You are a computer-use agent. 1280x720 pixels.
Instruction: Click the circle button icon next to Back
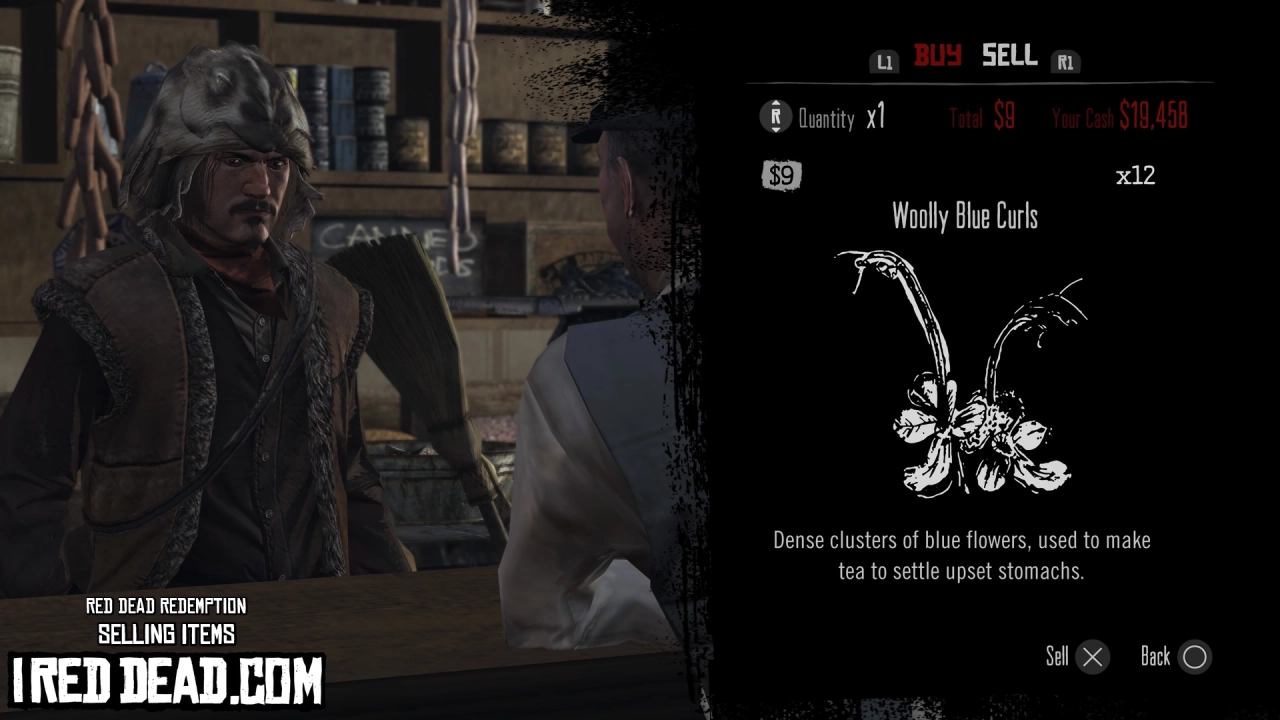1195,657
